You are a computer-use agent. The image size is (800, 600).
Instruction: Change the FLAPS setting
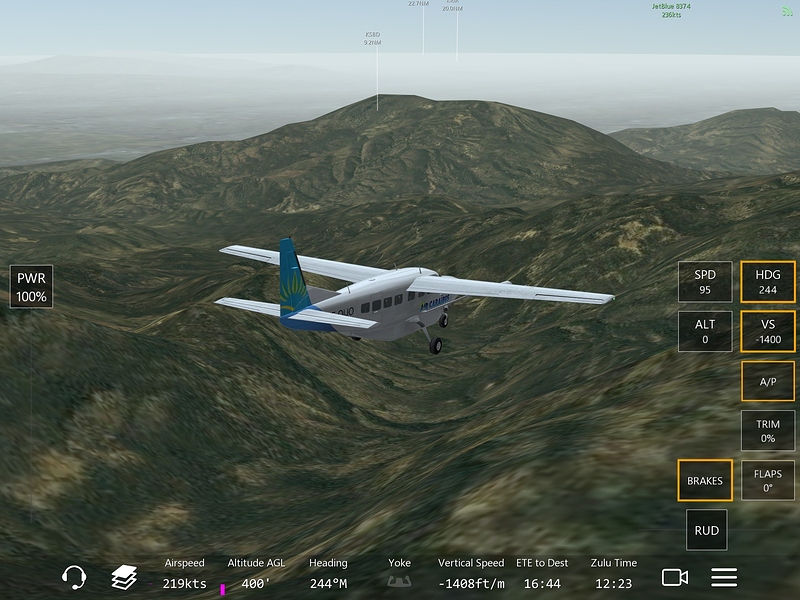click(x=768, y=480)
